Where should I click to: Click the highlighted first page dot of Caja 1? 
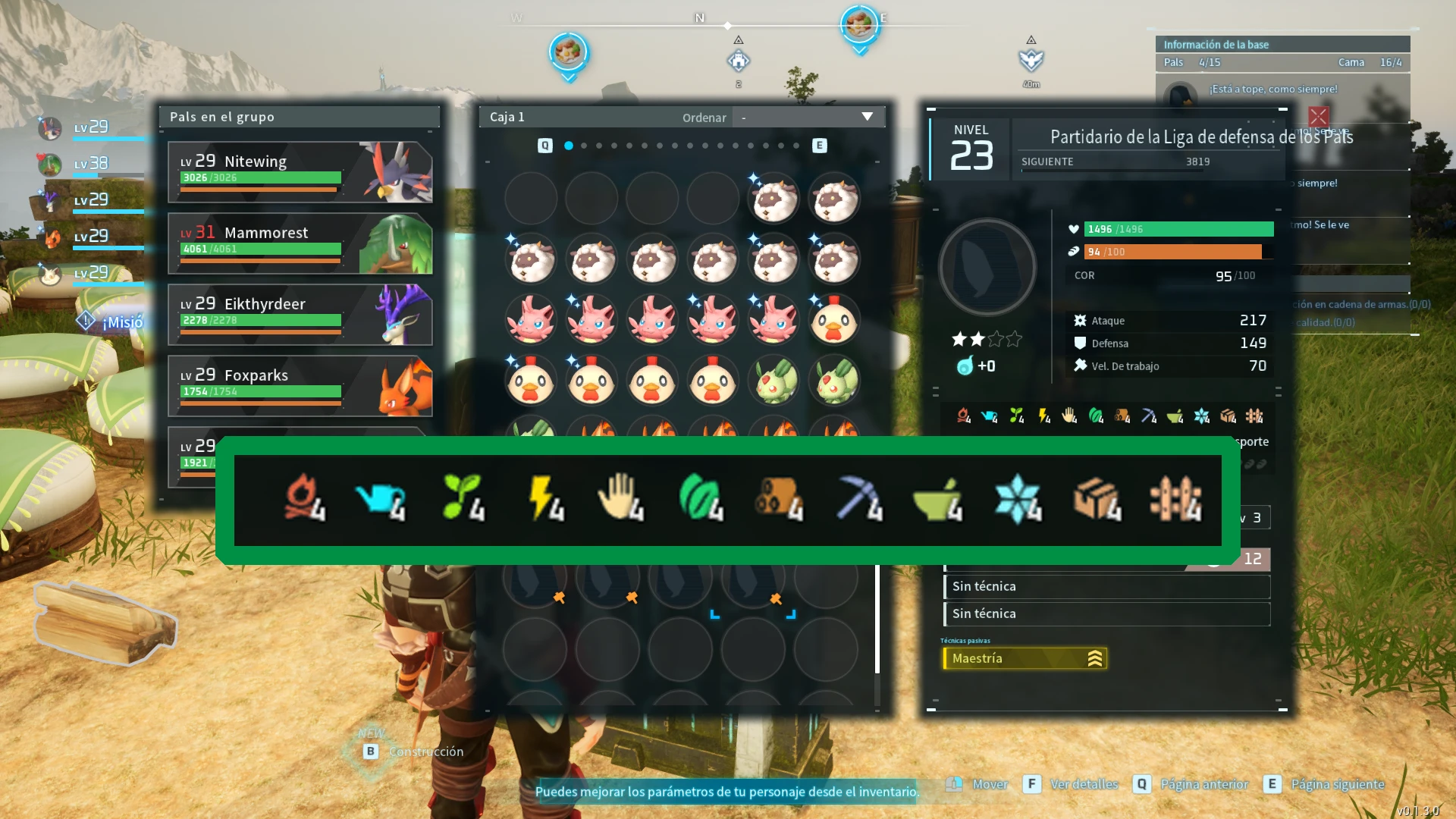[569, 146]
